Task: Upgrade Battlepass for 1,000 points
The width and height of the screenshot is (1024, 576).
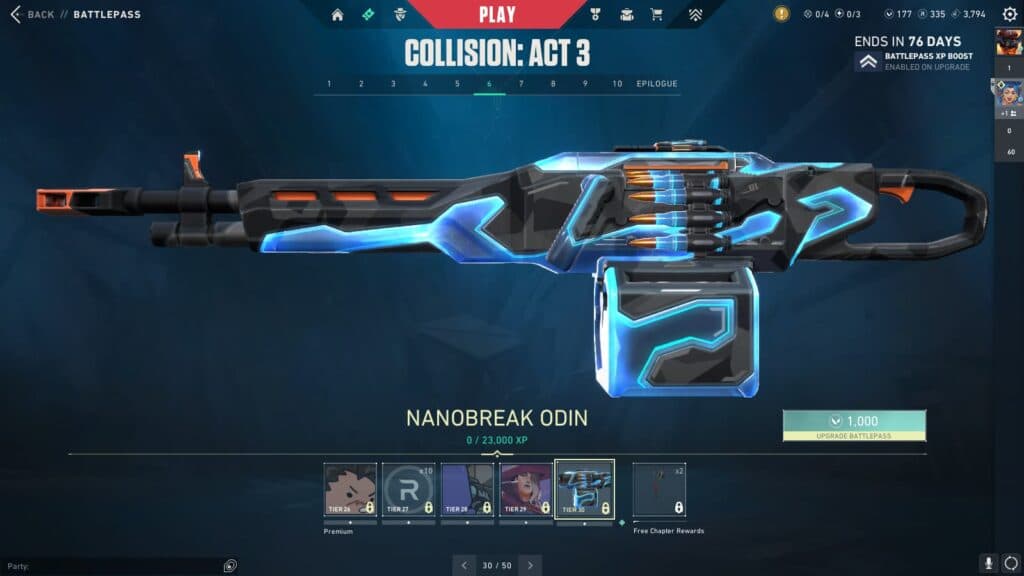Action: click(854, 425)
